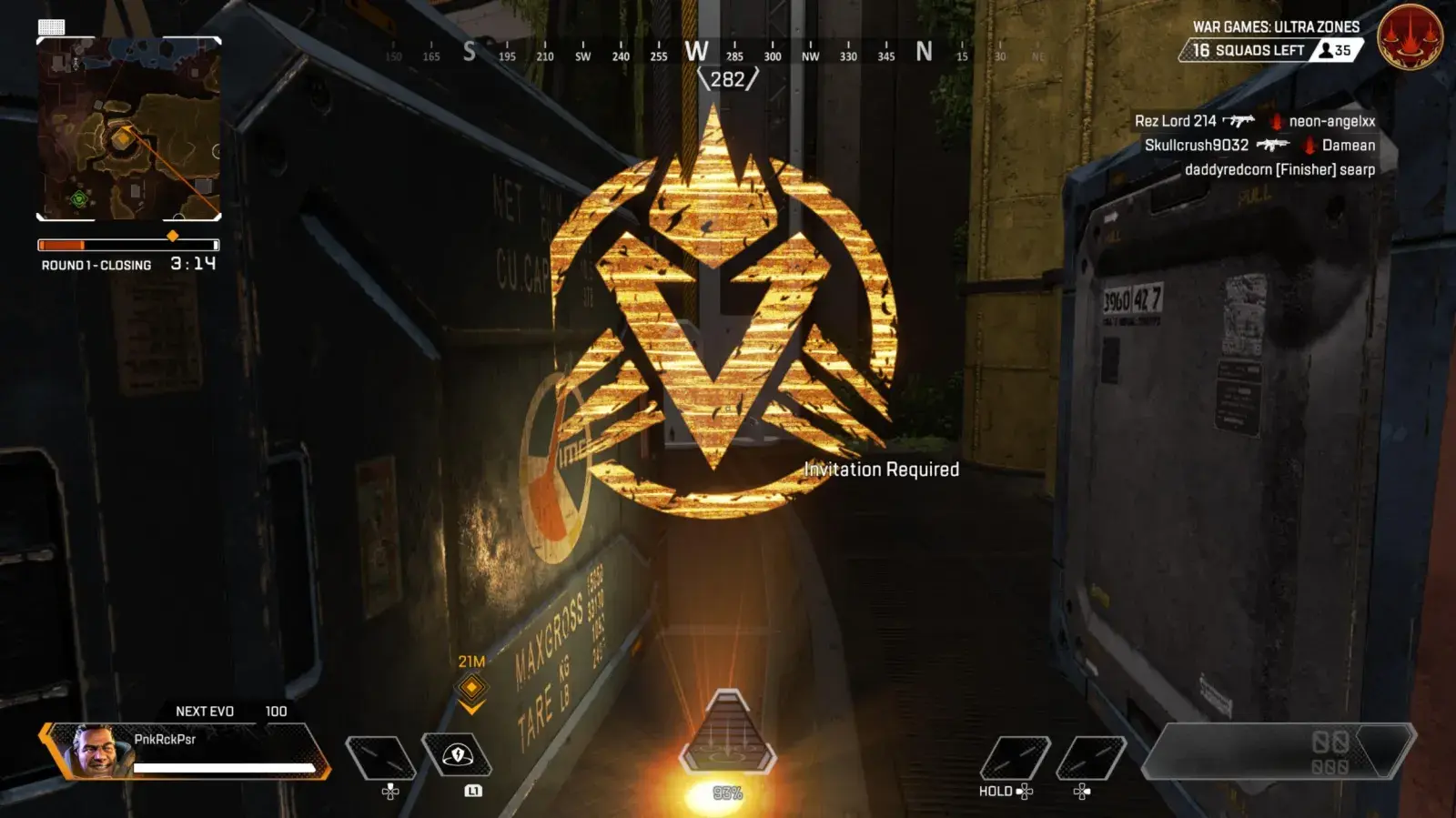The height and width of the screenshot is (818, 1456).
Task: Click the Invitation Required vault prompt
Action: click(881, 470)
